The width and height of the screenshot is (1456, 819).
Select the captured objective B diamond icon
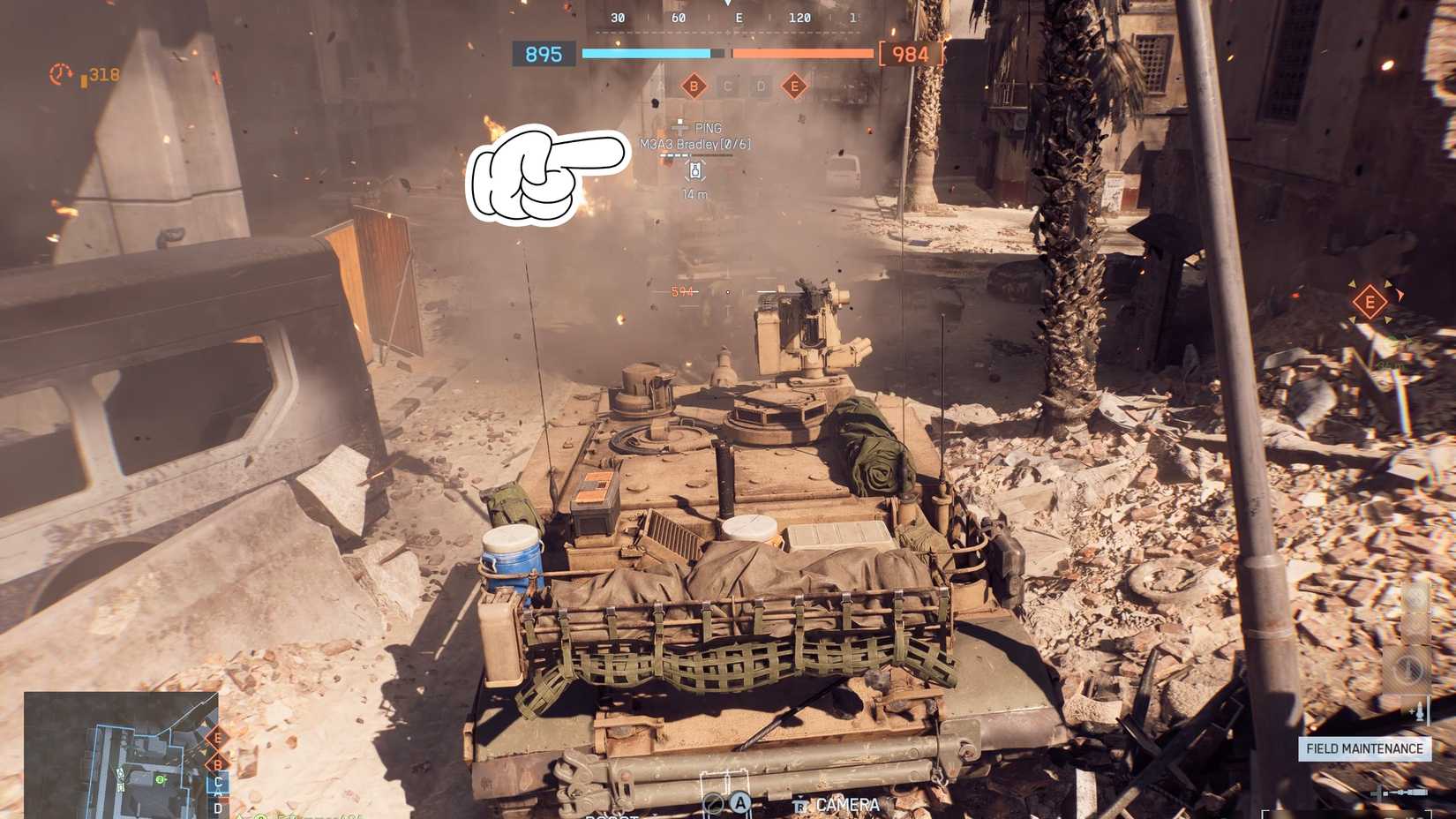[693, 86]
